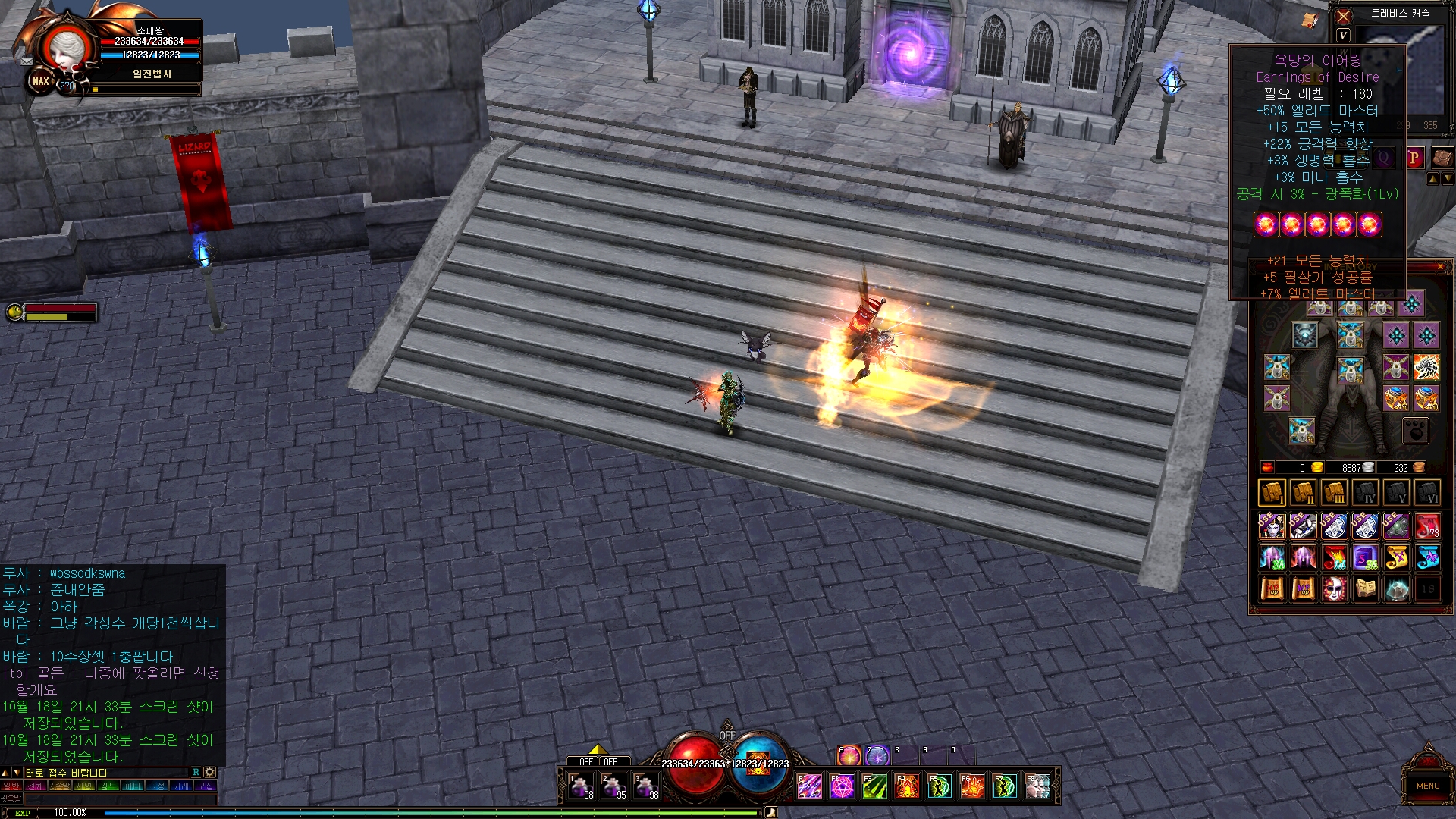Switch chat to the 길드 guild channel
The image size is (1456, 819).
point(108,786)
